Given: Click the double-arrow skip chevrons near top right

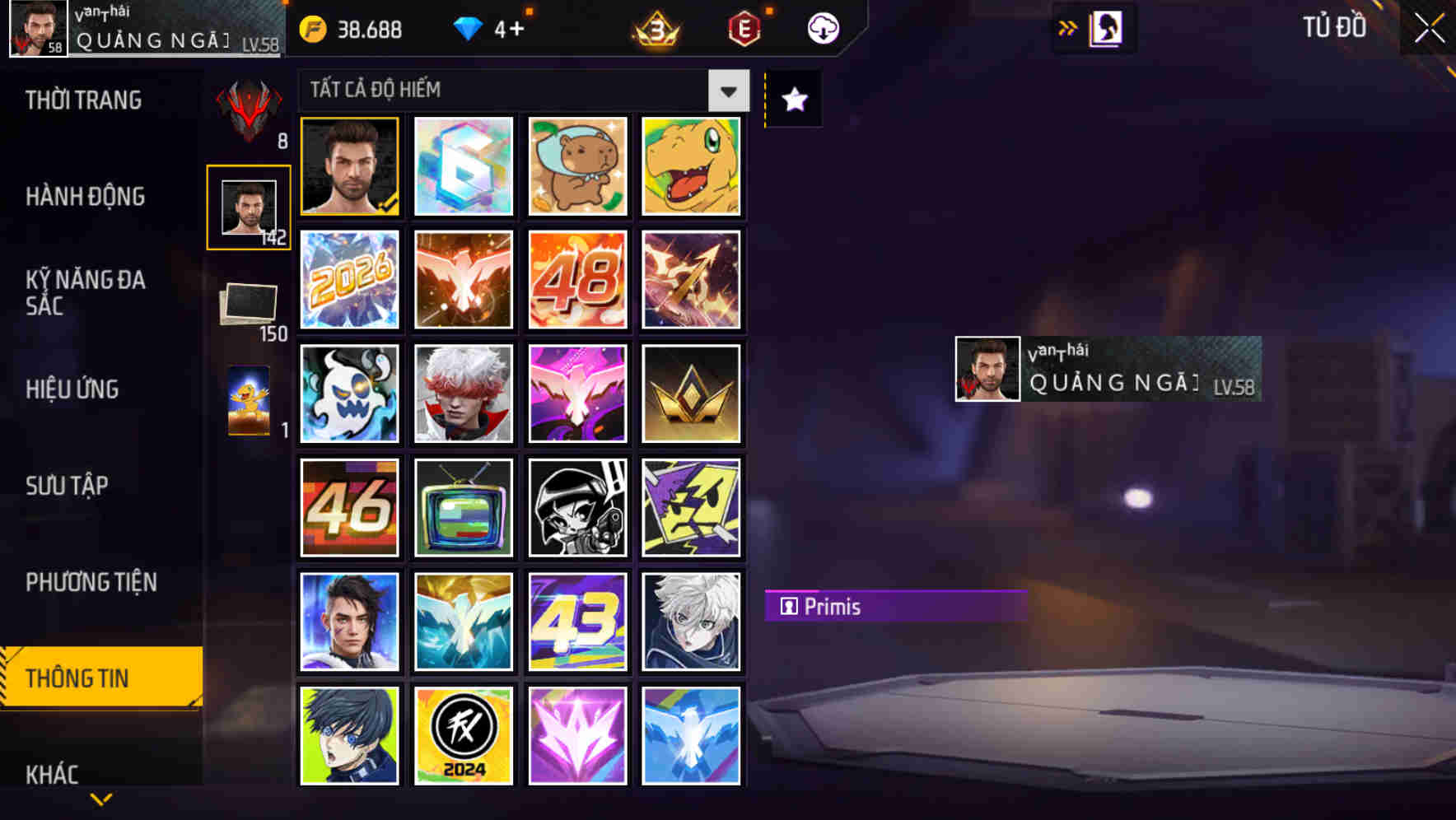Looking at the screenshot, I should [x=1068, y=27].
